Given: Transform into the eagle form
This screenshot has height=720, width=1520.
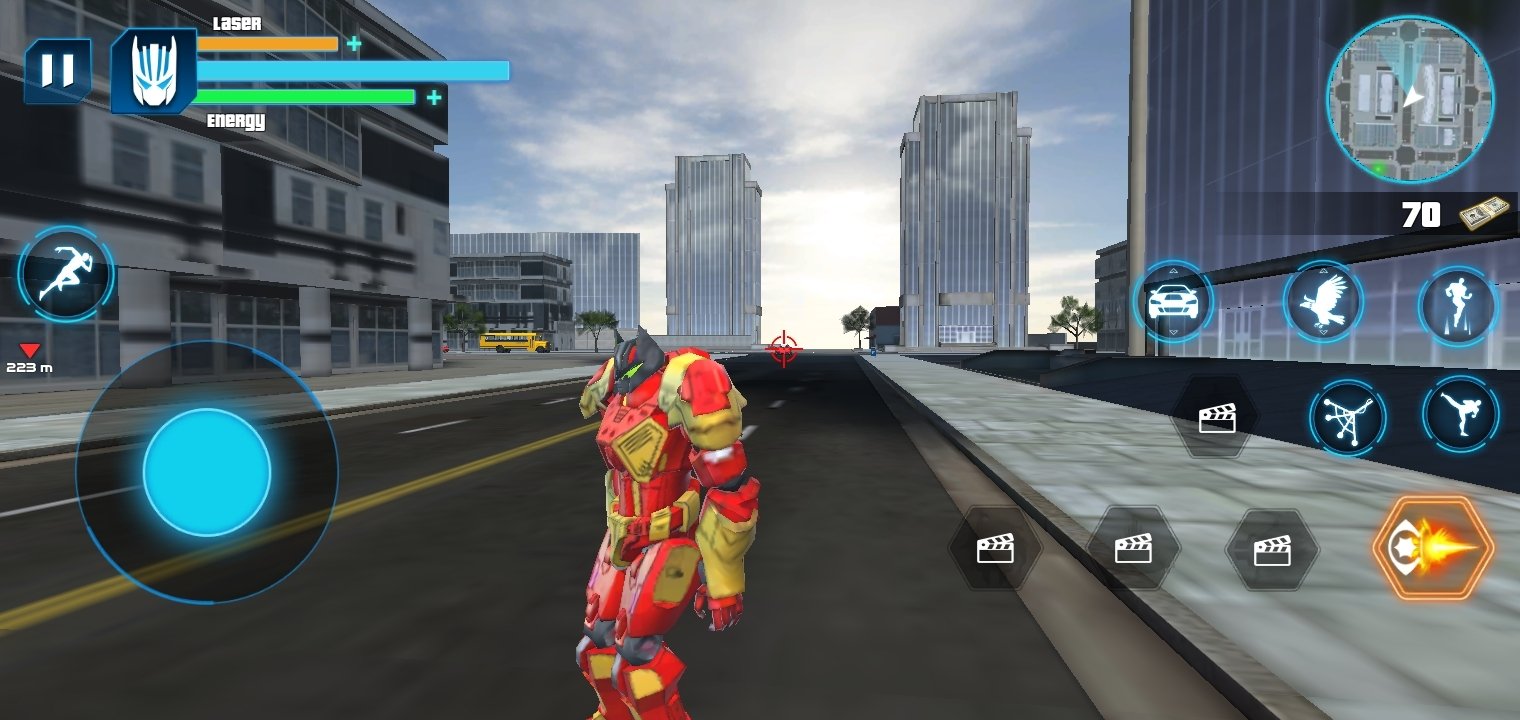Looking at the screenshot, I should (x=1323, y=302).
